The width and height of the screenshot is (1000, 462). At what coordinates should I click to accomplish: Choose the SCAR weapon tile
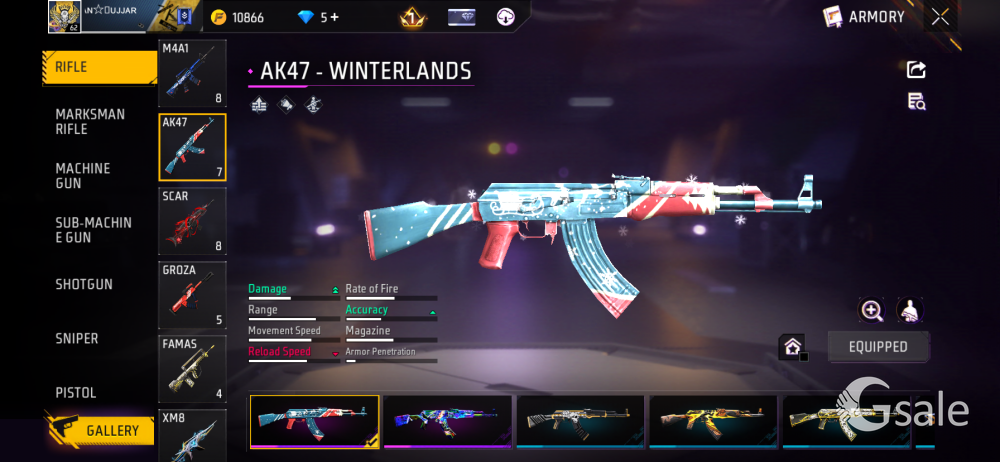click(x=192, y=220)
